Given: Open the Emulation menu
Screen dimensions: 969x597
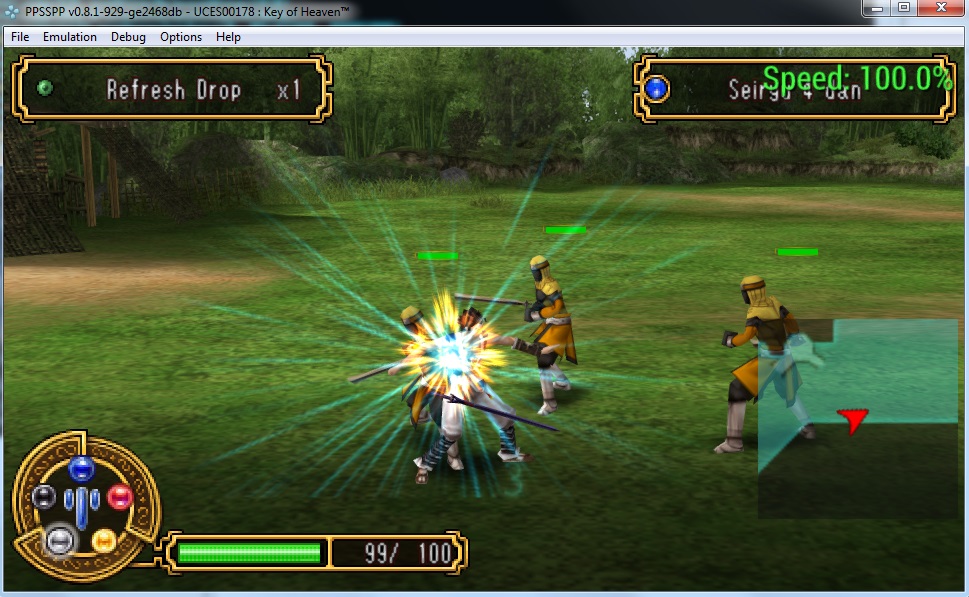Looking at the screenshot, I should click(x=70, y=37).
